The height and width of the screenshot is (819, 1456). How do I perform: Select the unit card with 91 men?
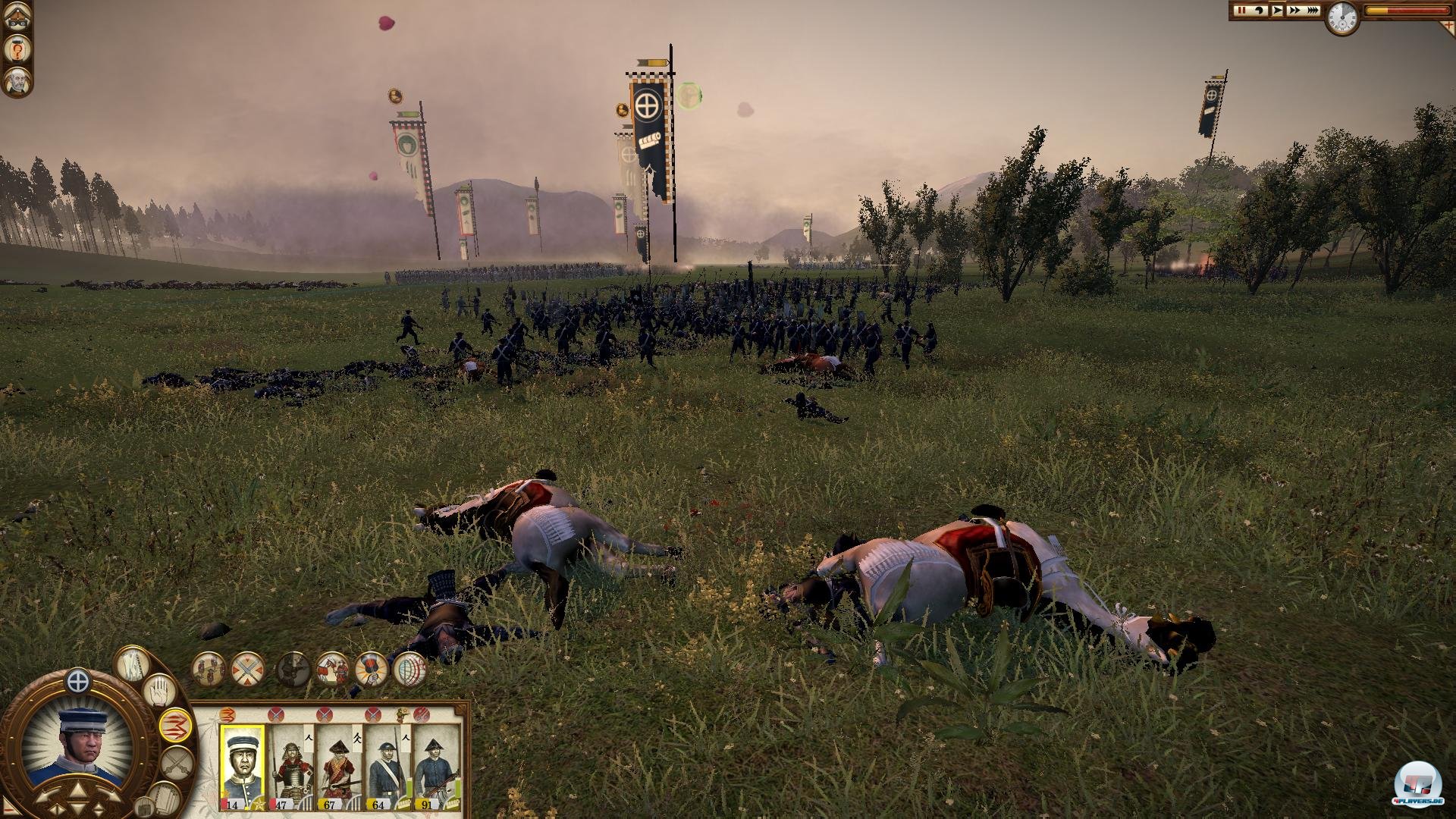click(x=436, y=767)
